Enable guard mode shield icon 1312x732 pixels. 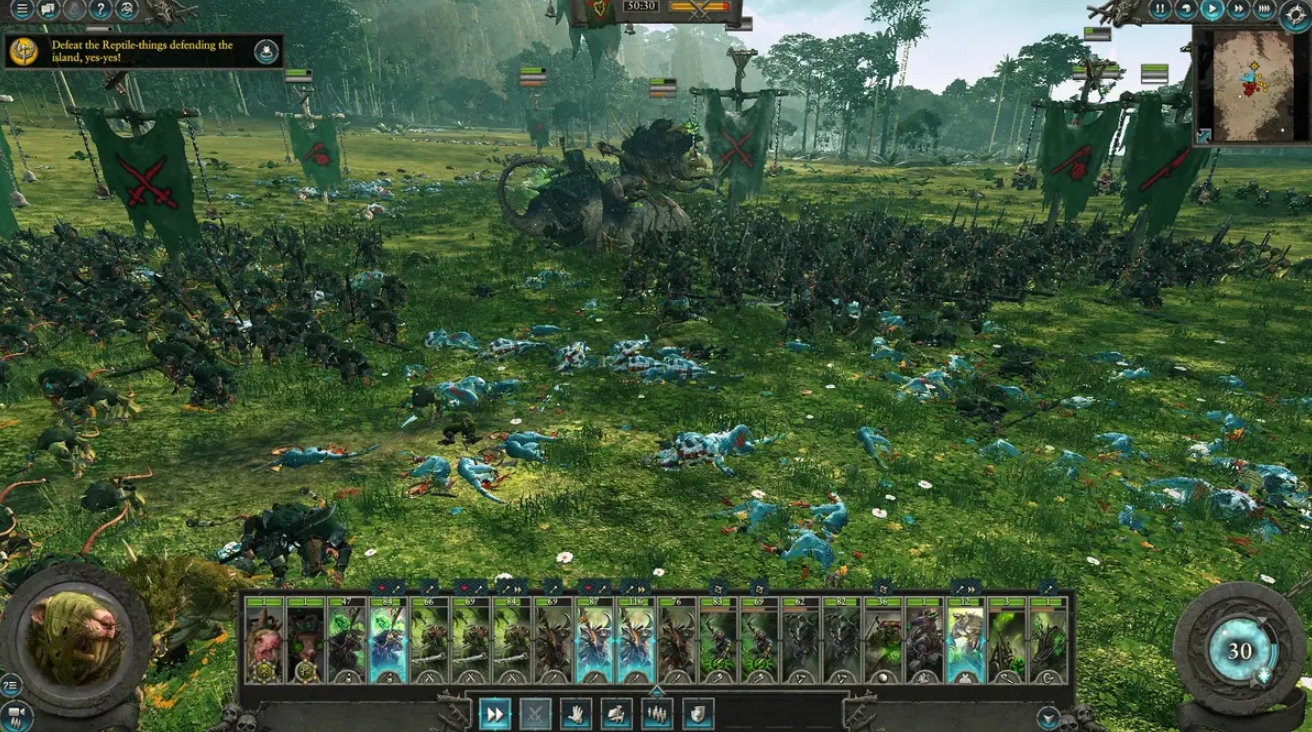coord(697,712)
